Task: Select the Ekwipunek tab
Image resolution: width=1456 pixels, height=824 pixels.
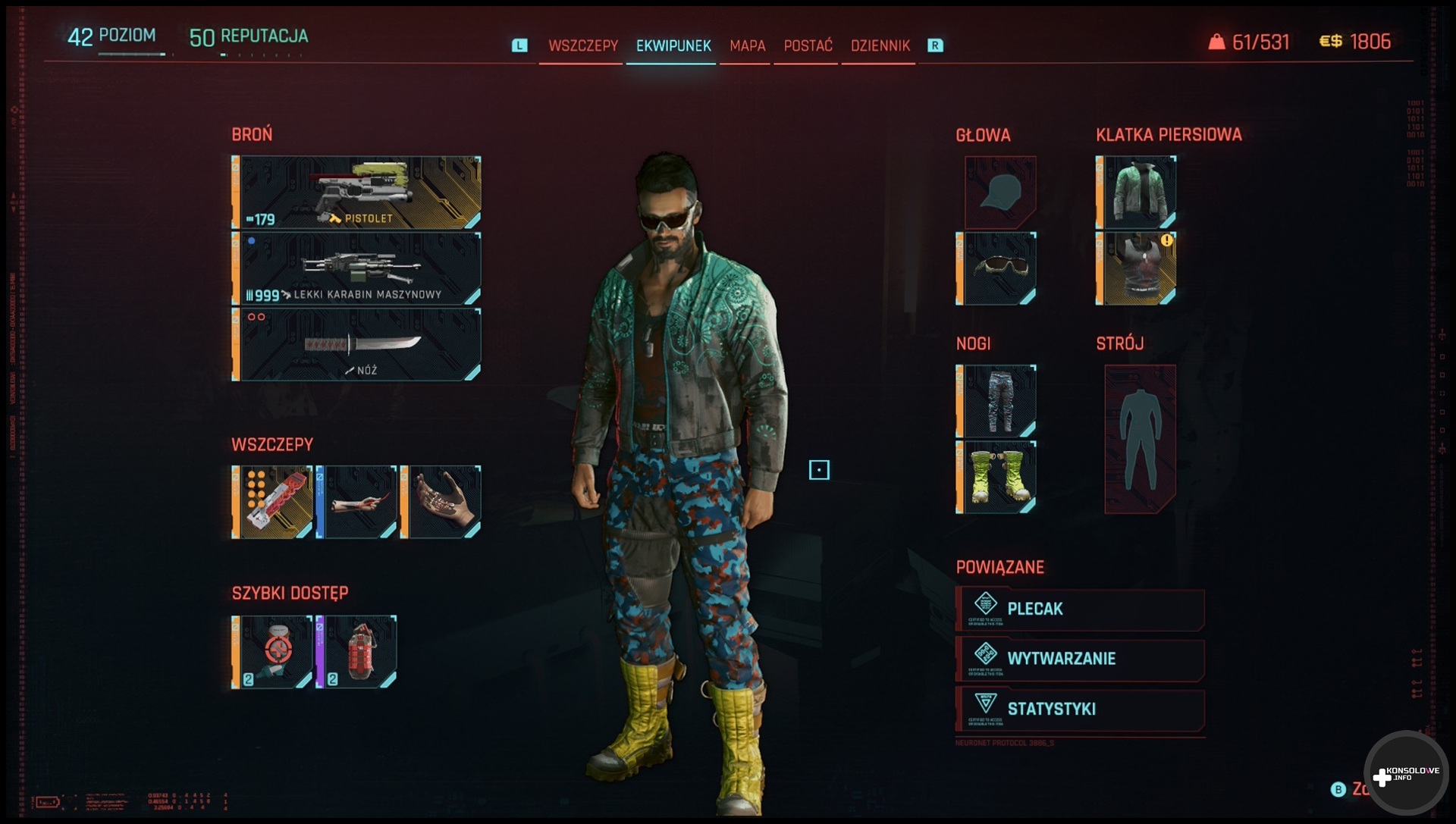Action: coord(673,45)
